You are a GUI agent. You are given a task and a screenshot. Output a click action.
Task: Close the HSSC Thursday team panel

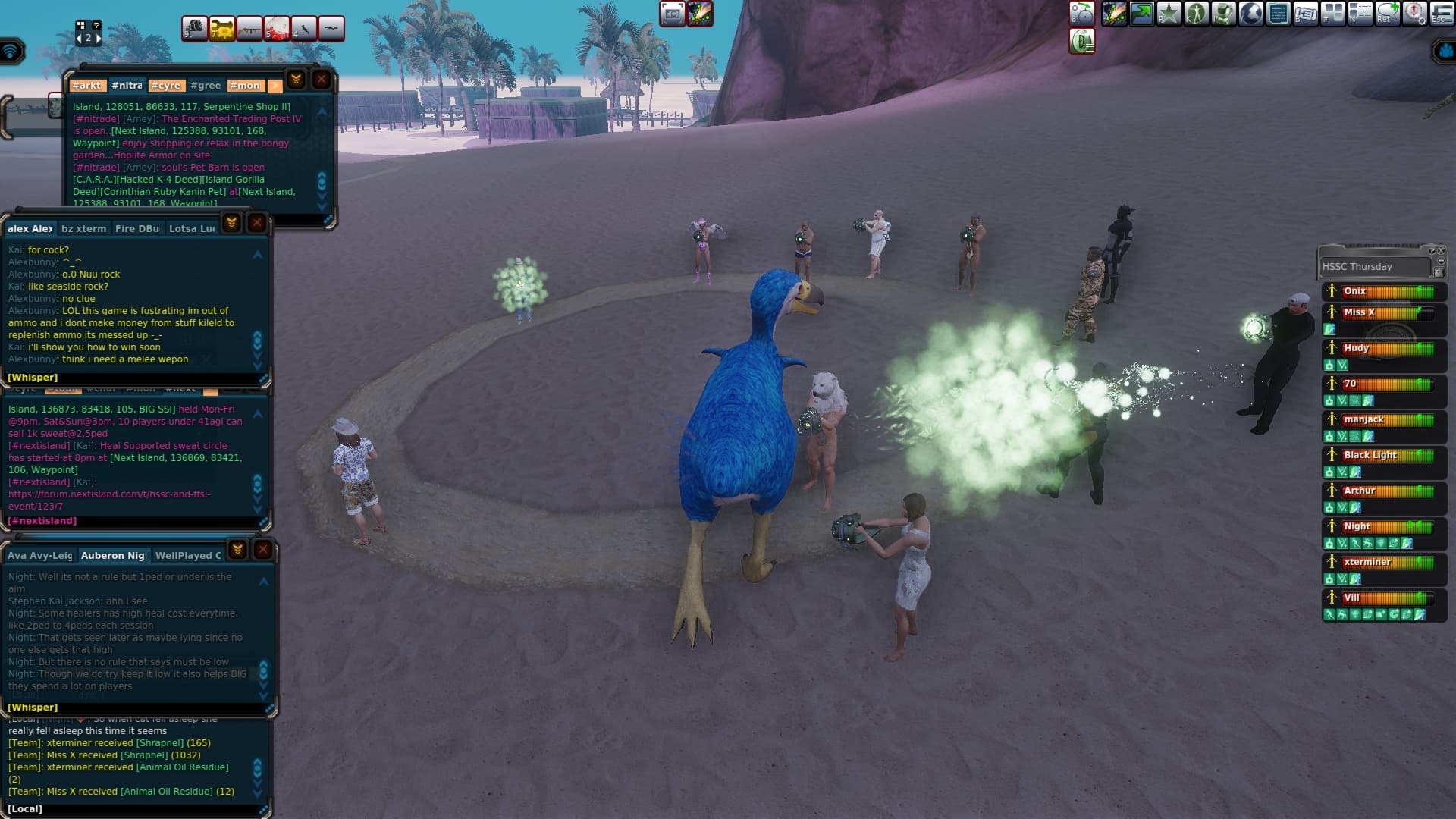[1441, 251]
